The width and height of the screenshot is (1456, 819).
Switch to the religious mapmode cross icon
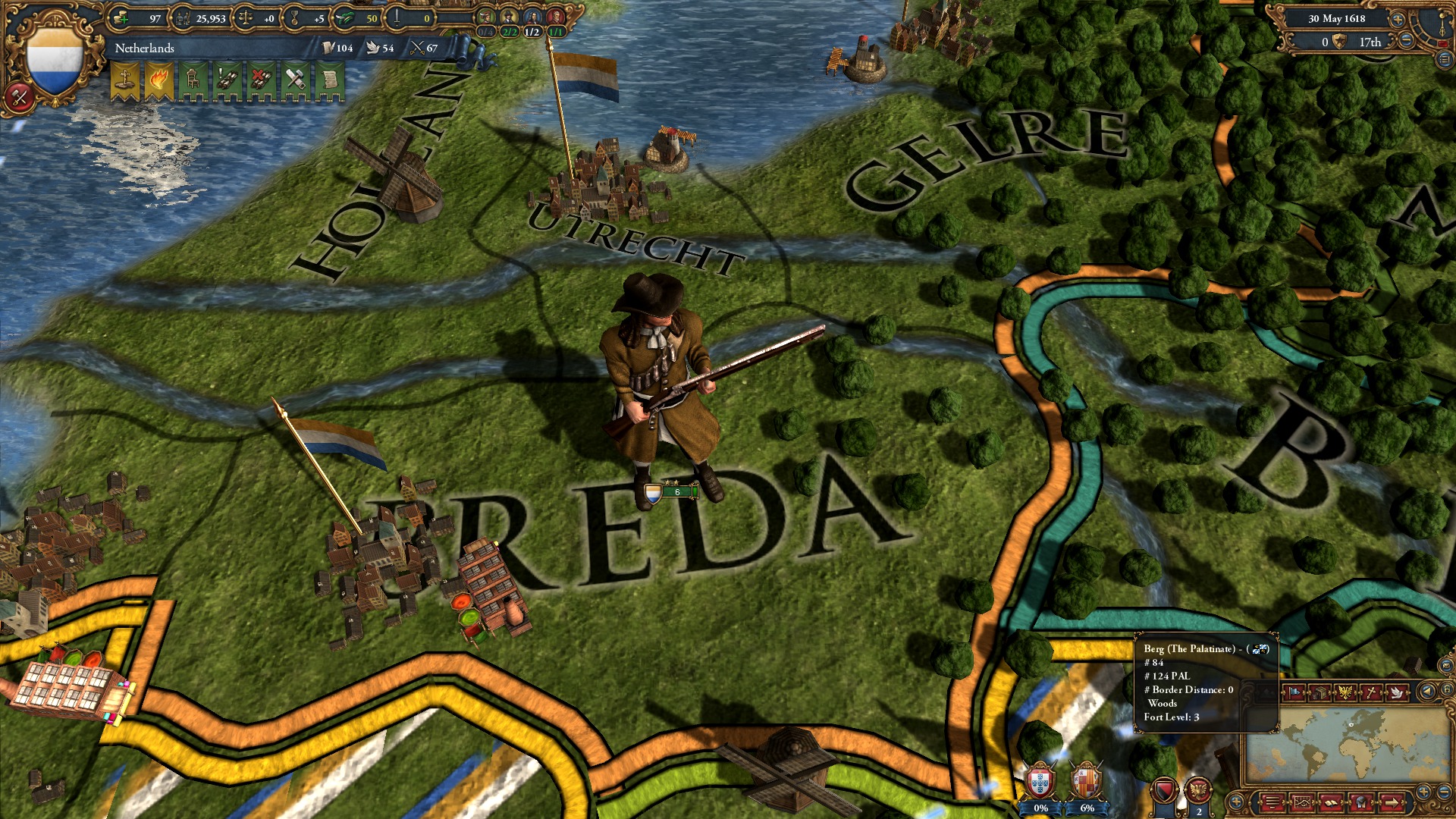(1370, 692)
